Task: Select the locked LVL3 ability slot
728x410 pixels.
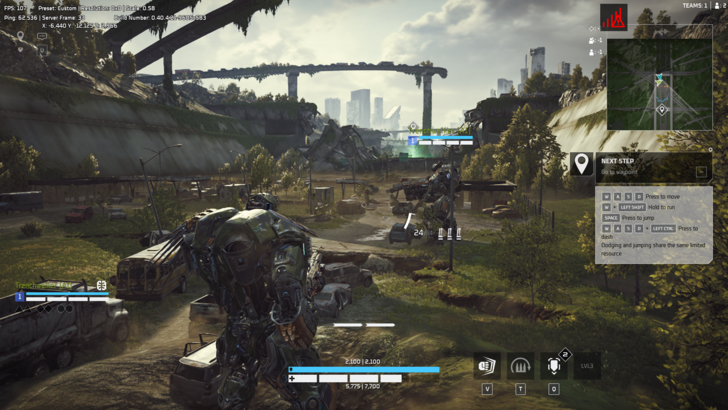Action: coord(587,365)
